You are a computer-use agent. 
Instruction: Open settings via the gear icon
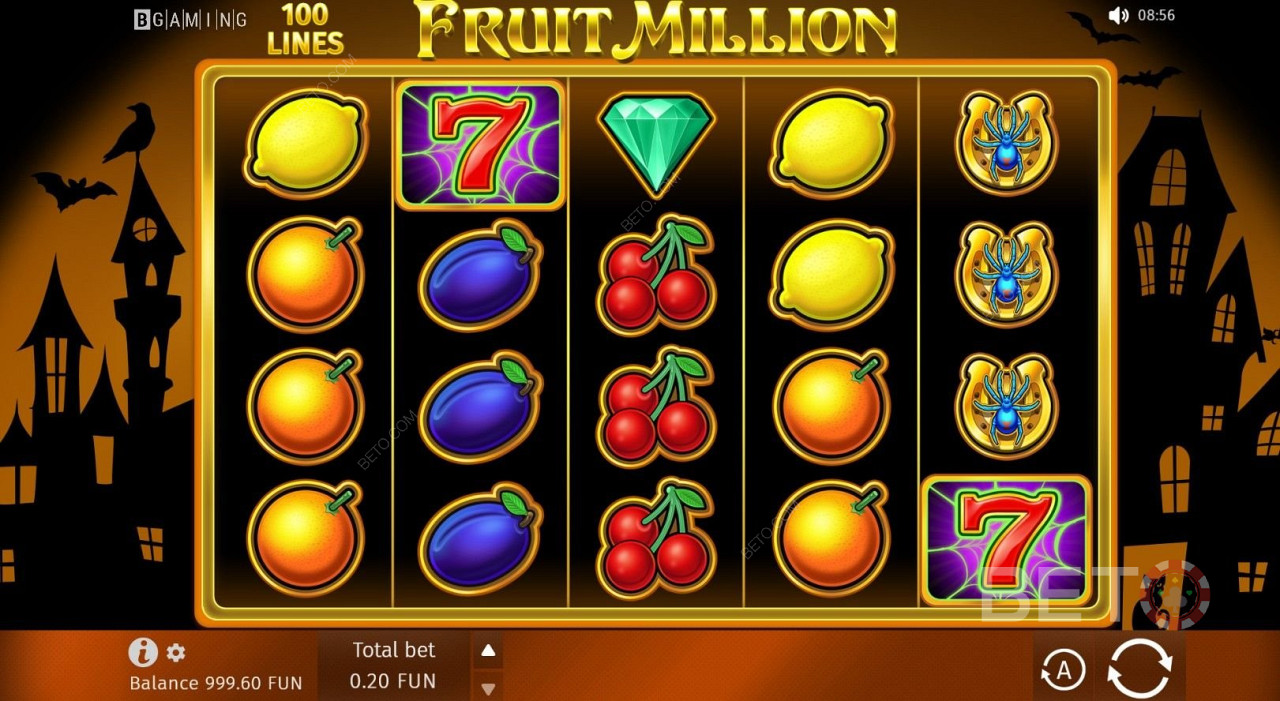point(176,653)
